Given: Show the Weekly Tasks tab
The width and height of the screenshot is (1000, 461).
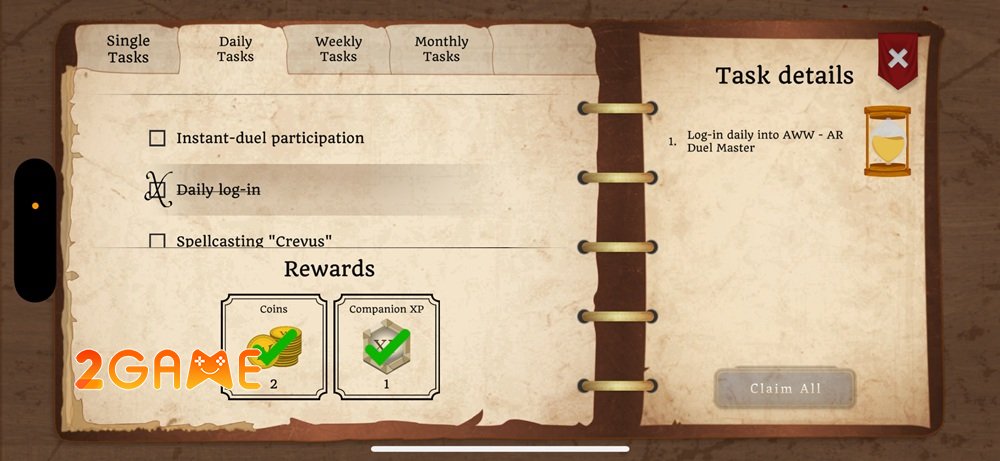Looking at the screenshot, I should click(x=338, y=49).
